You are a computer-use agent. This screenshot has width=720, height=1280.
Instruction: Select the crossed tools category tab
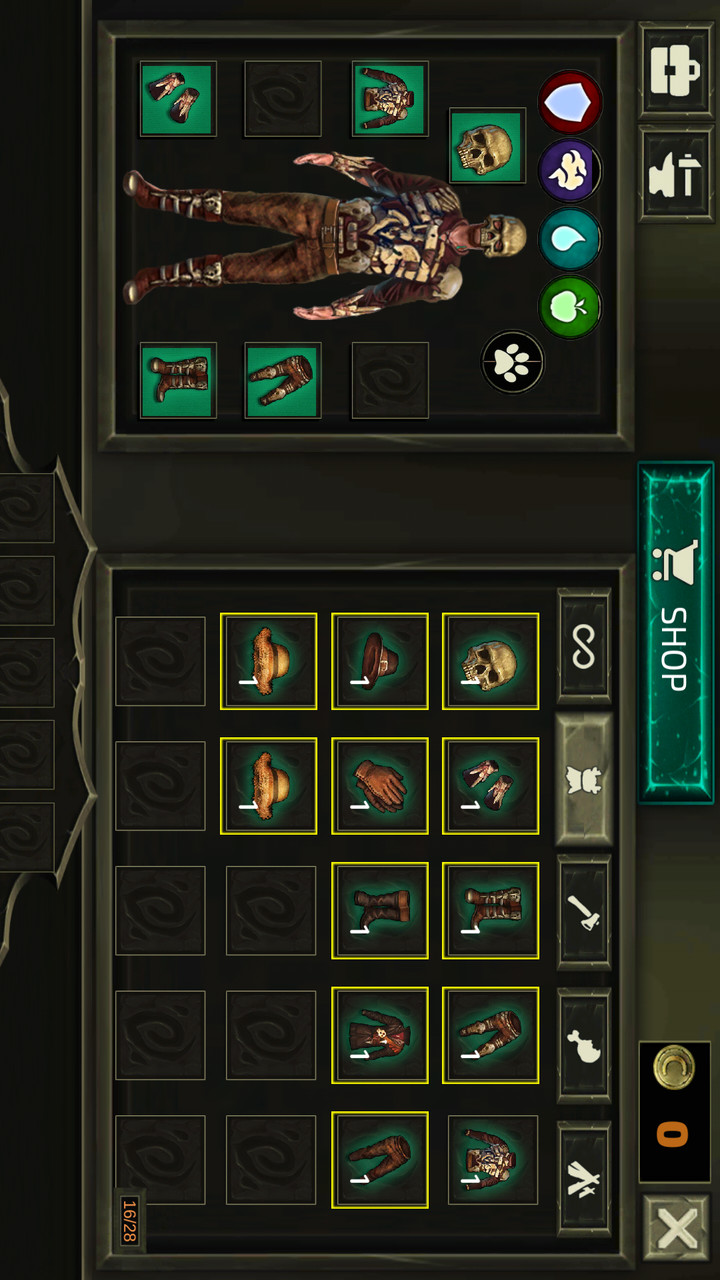coord(584,1176)
